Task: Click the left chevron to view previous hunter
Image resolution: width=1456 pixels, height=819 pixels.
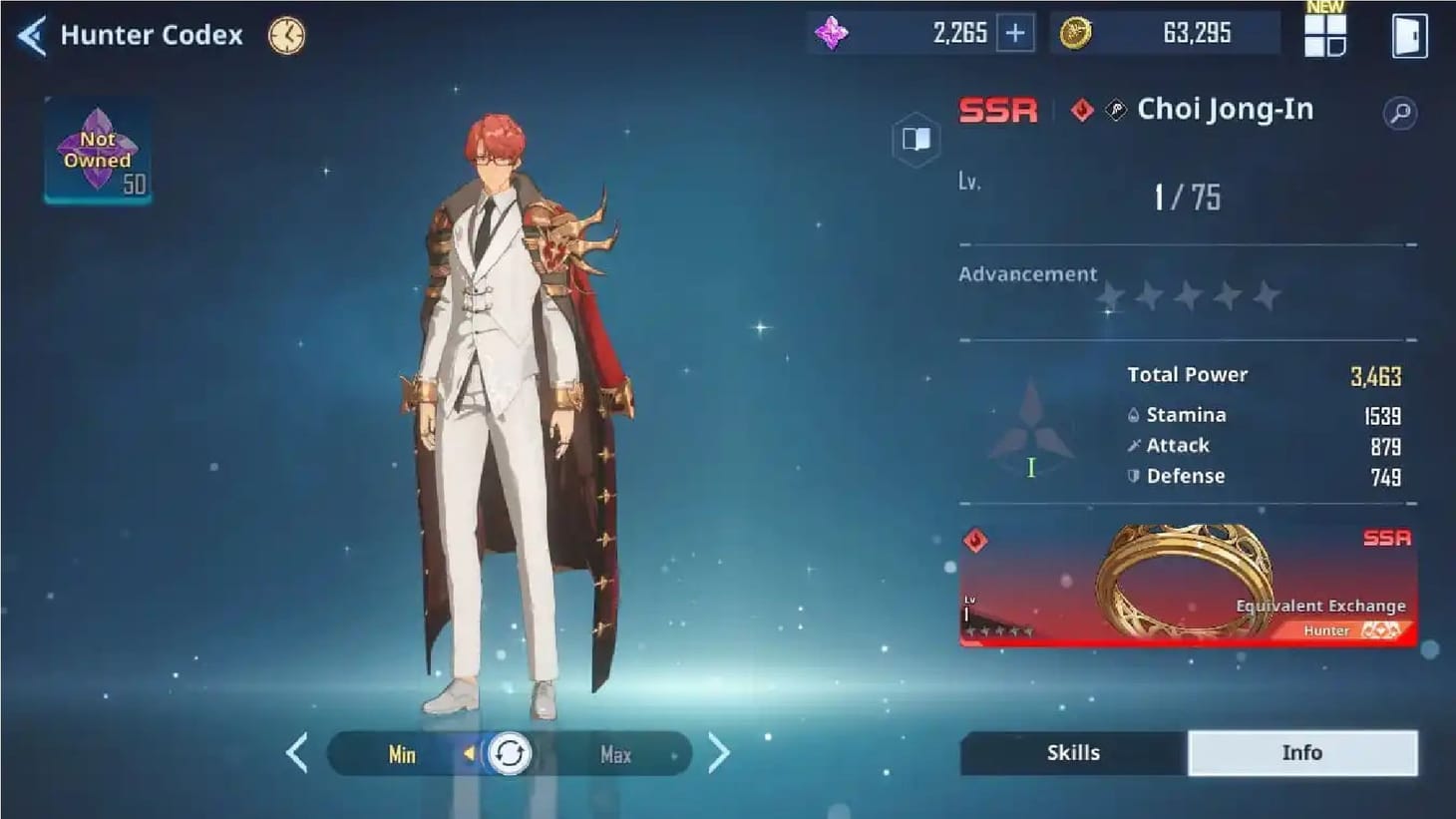Action: (295, 753)
